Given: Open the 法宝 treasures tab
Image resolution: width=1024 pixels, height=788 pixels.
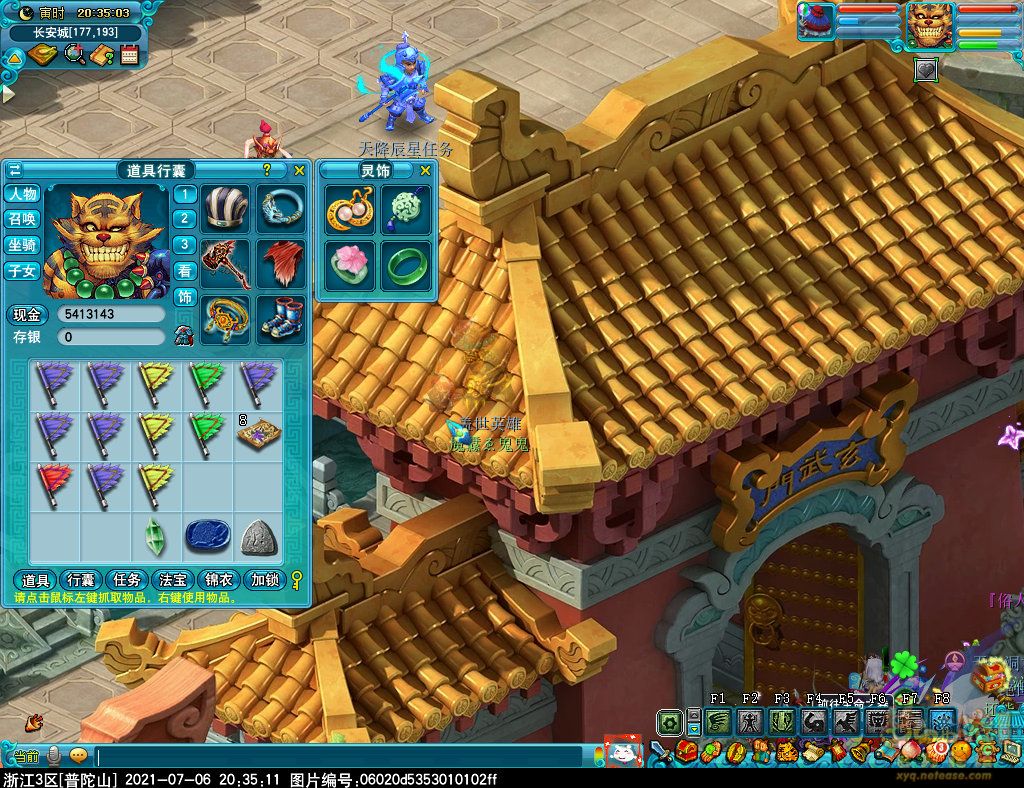Looking at the screenshot, I should [174, 580].
